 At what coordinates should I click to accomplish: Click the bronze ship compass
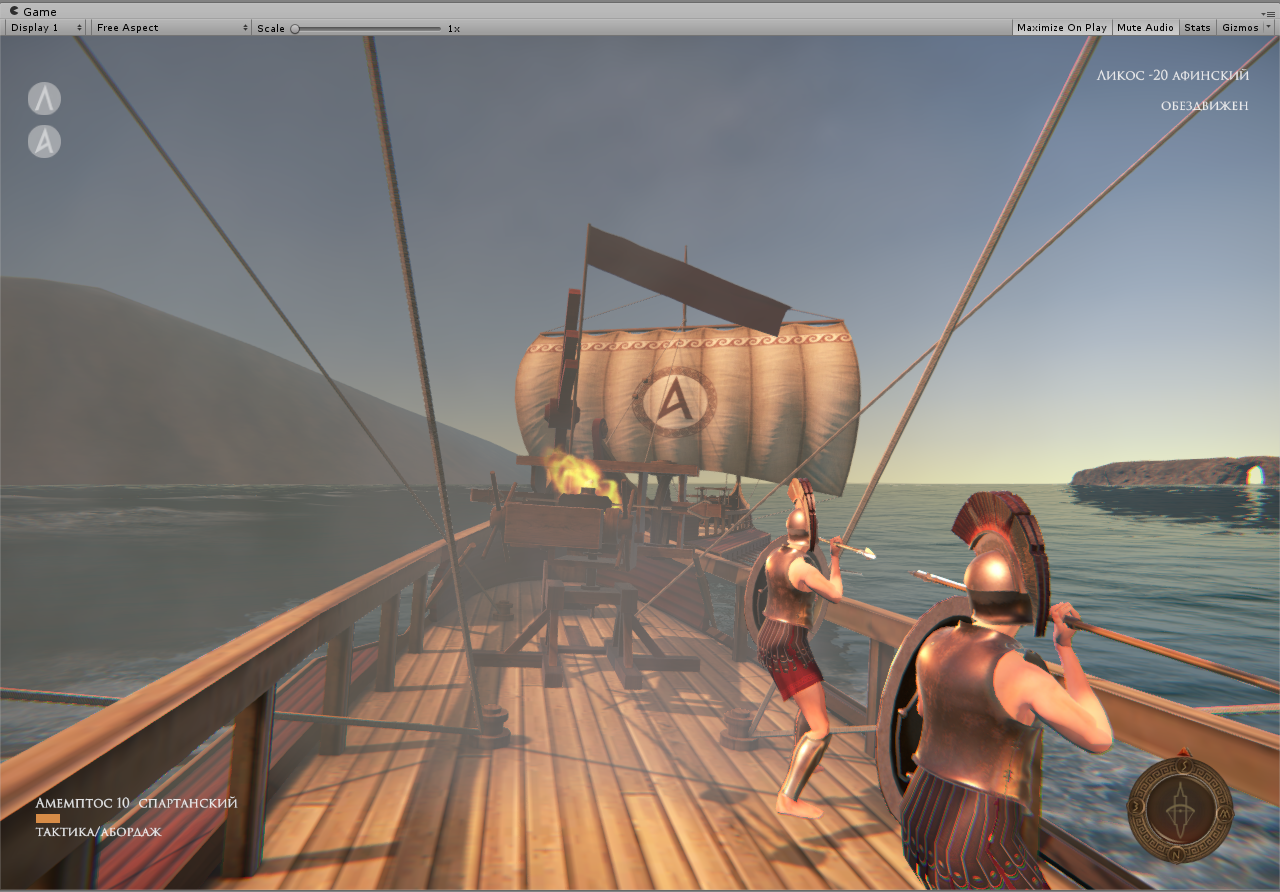click(1180, 808)
